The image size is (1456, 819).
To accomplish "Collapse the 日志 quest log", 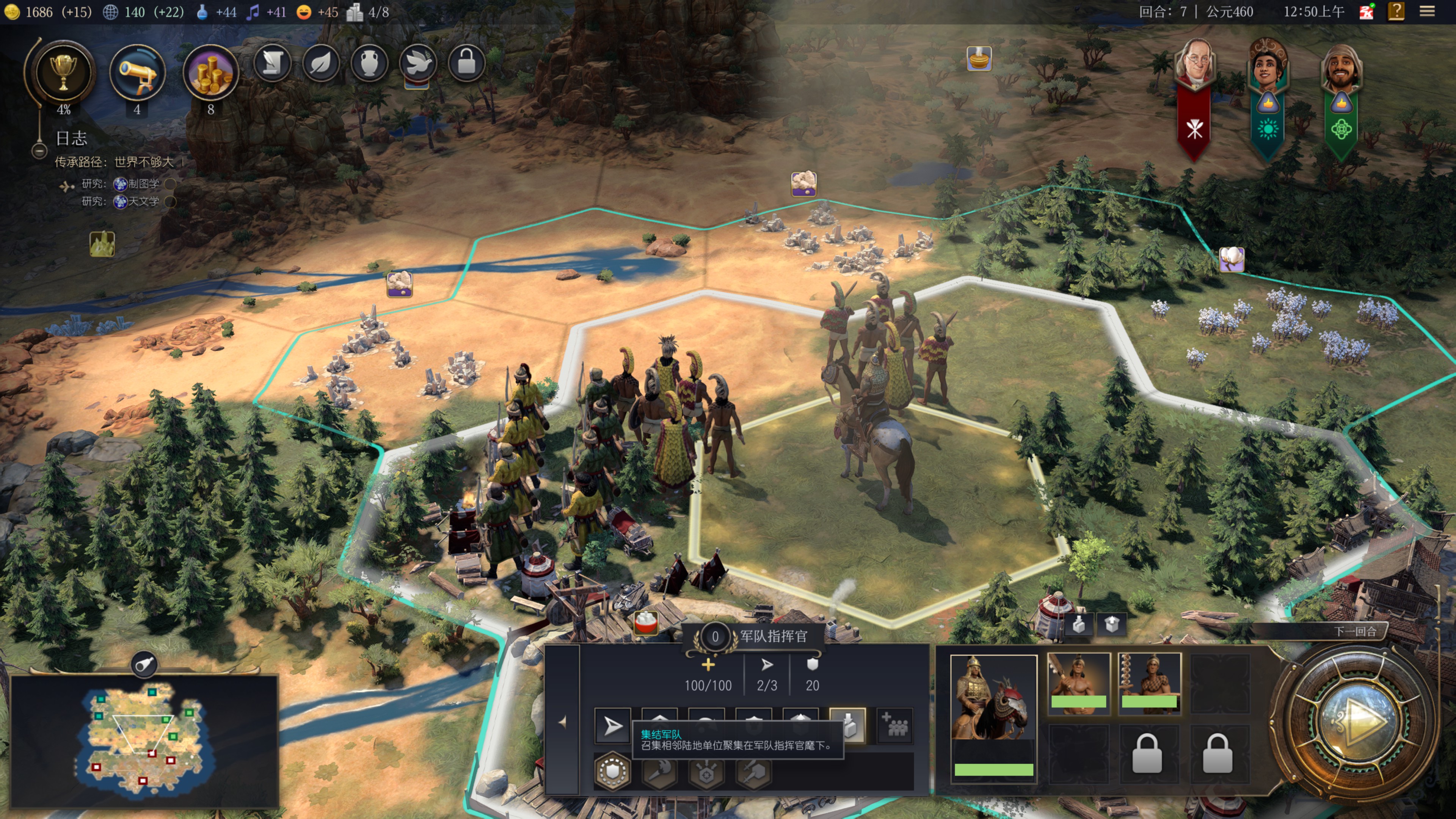I will pos(39,151).
